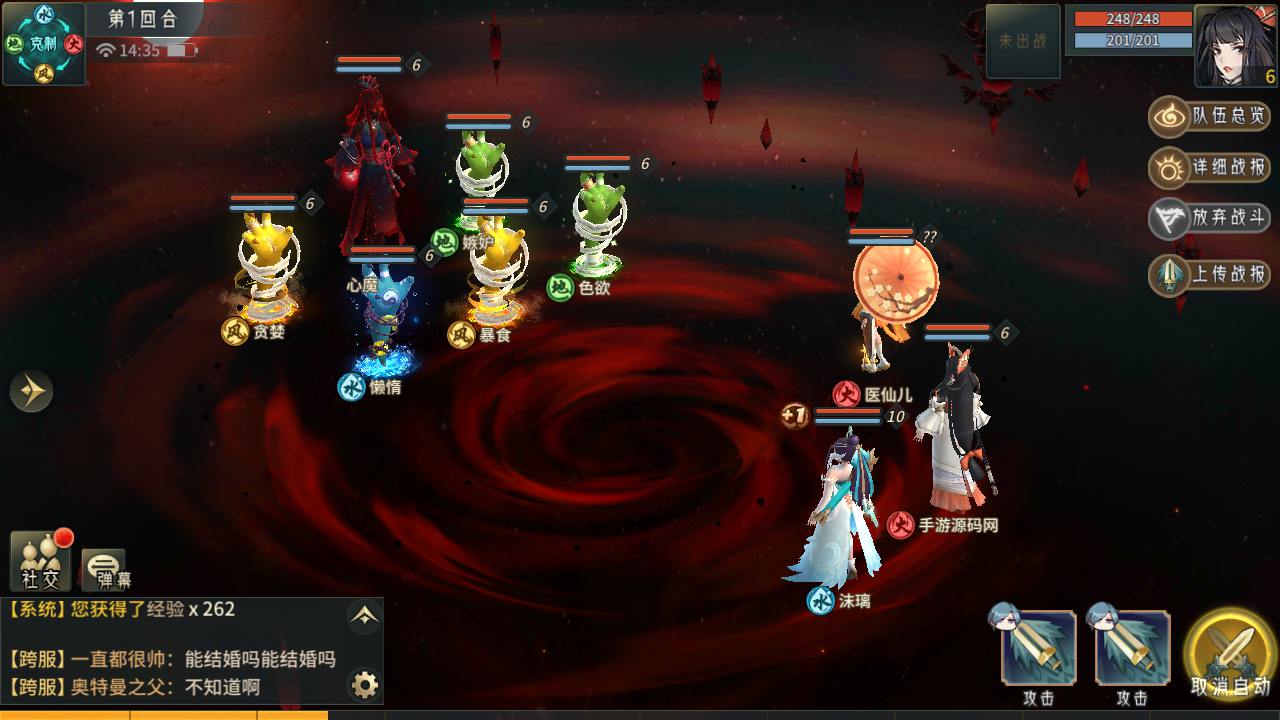Toggle the 弹幕 bullet comments
The width and height of the screenshot is (1280, 720).
105,568
